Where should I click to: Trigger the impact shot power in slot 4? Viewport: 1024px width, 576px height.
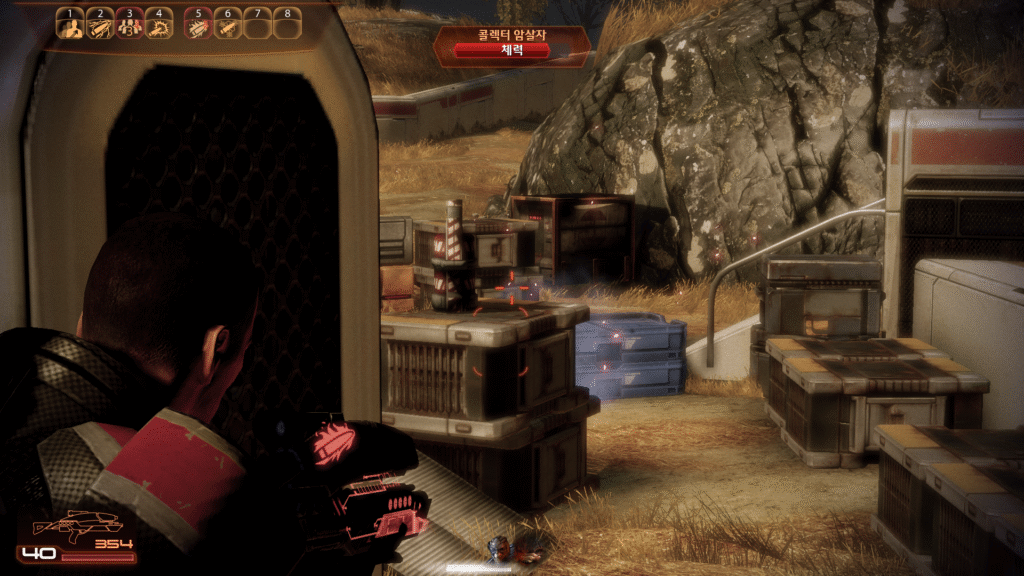click(x=159, y=26)
